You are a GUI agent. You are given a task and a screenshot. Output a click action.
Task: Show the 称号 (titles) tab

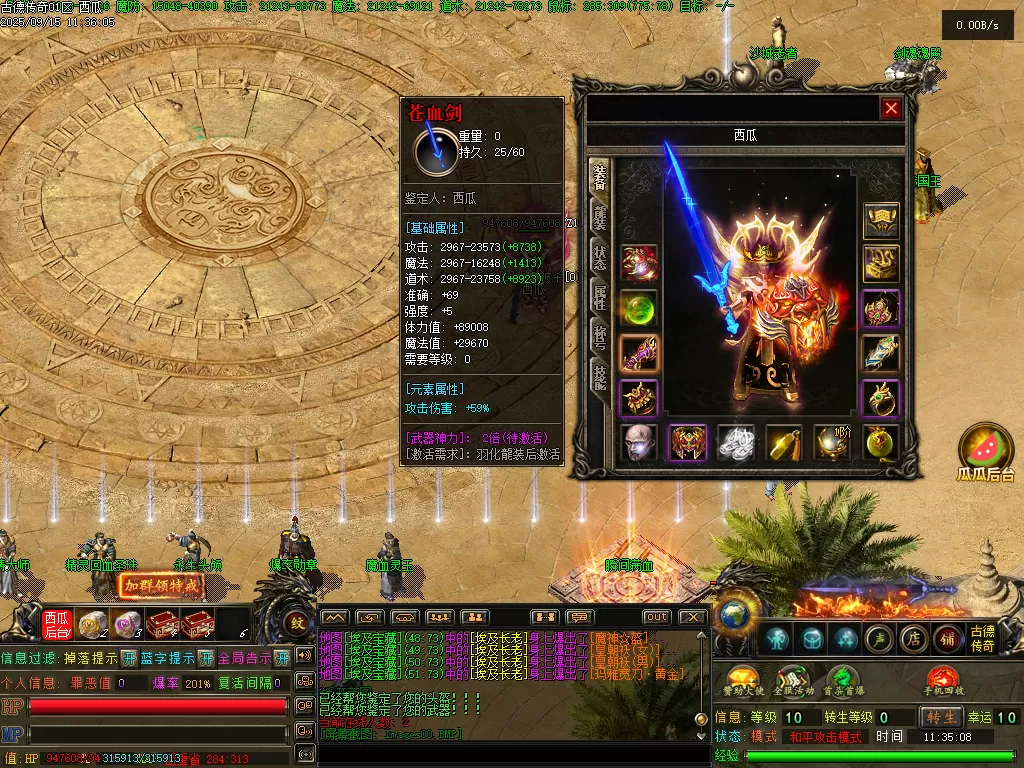click(600, 336)
